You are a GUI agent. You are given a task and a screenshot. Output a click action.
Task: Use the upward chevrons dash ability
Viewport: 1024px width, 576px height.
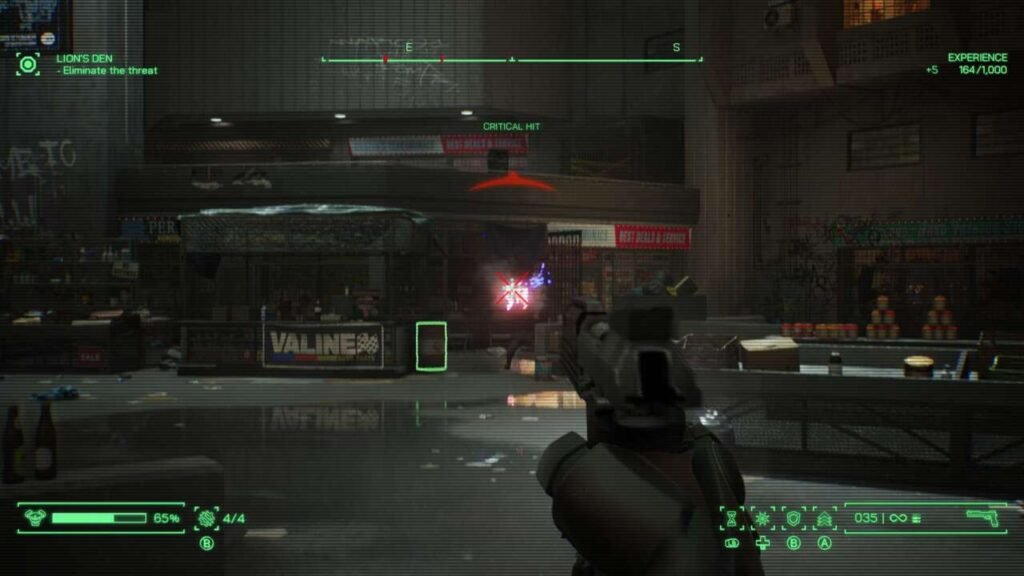point(825,518)
